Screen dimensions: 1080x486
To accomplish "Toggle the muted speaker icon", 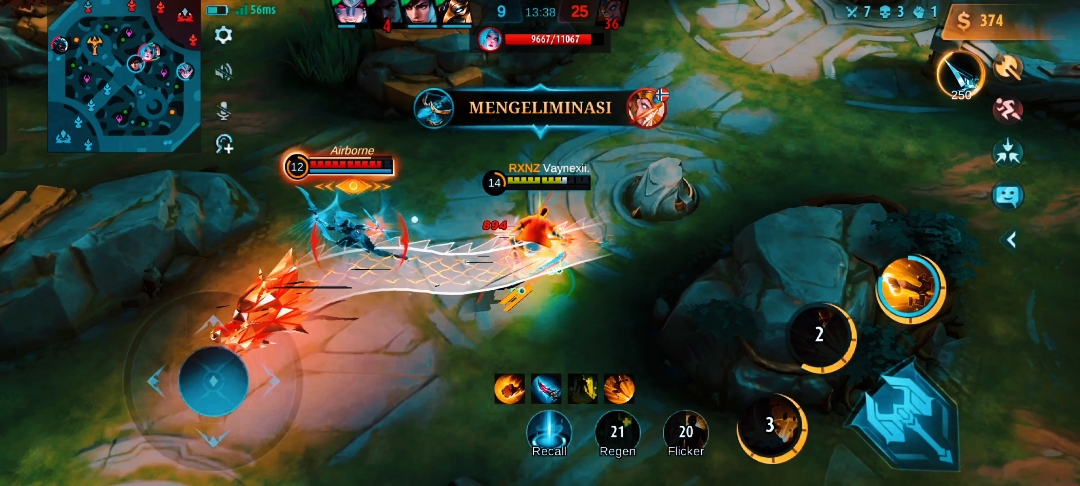I will [x=223, y=71].
